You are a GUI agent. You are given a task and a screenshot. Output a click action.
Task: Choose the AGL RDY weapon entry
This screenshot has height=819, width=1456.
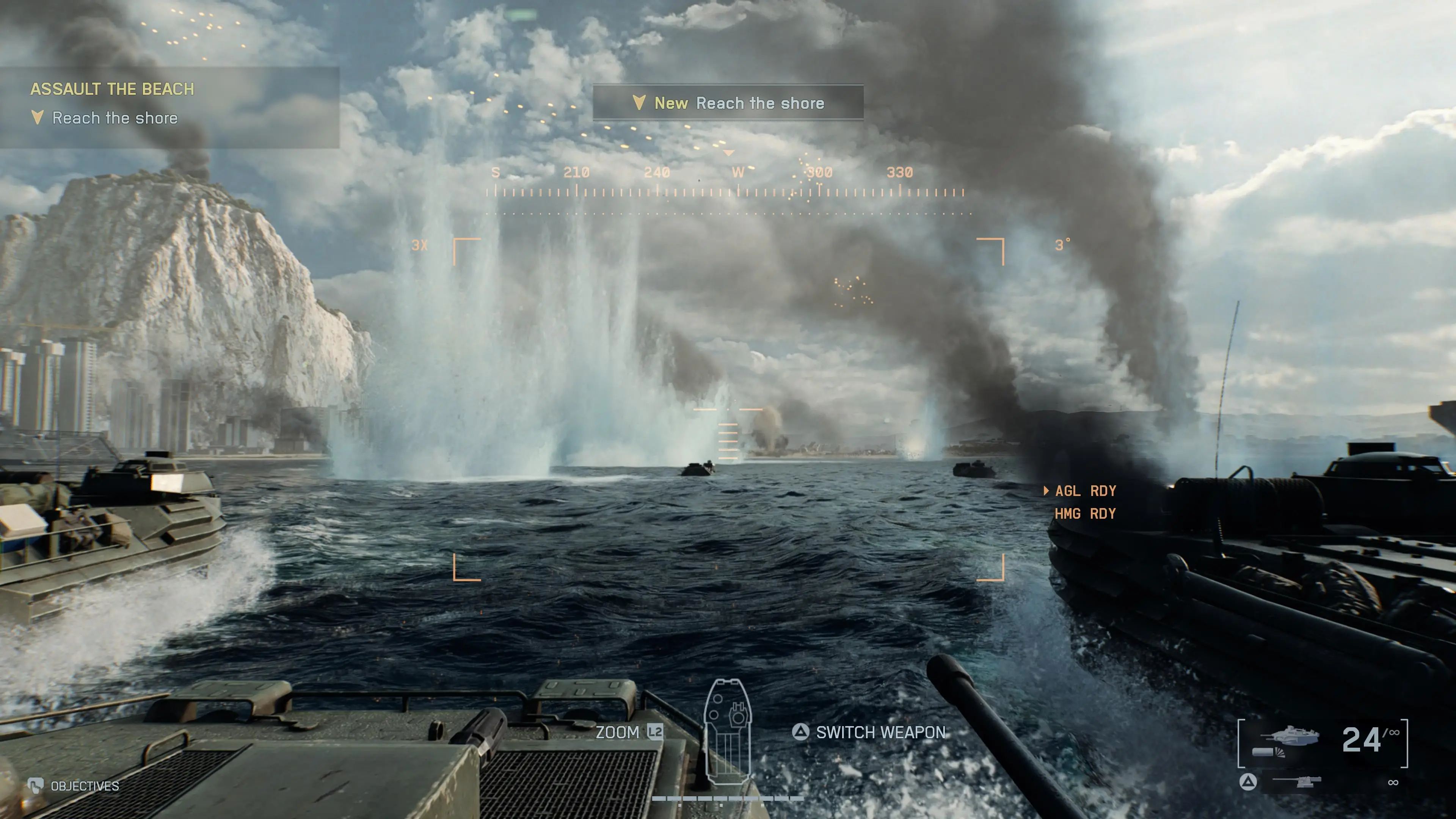[x=1085, y=491]
